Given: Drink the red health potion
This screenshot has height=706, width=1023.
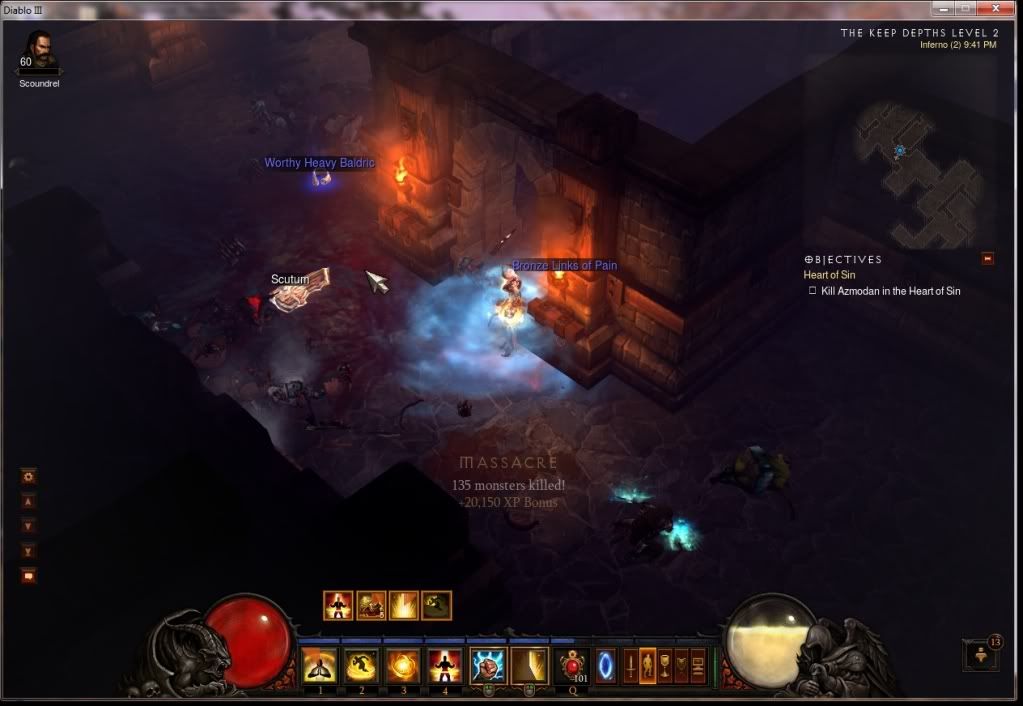Looking at the screenshot, I should point(573,665).
